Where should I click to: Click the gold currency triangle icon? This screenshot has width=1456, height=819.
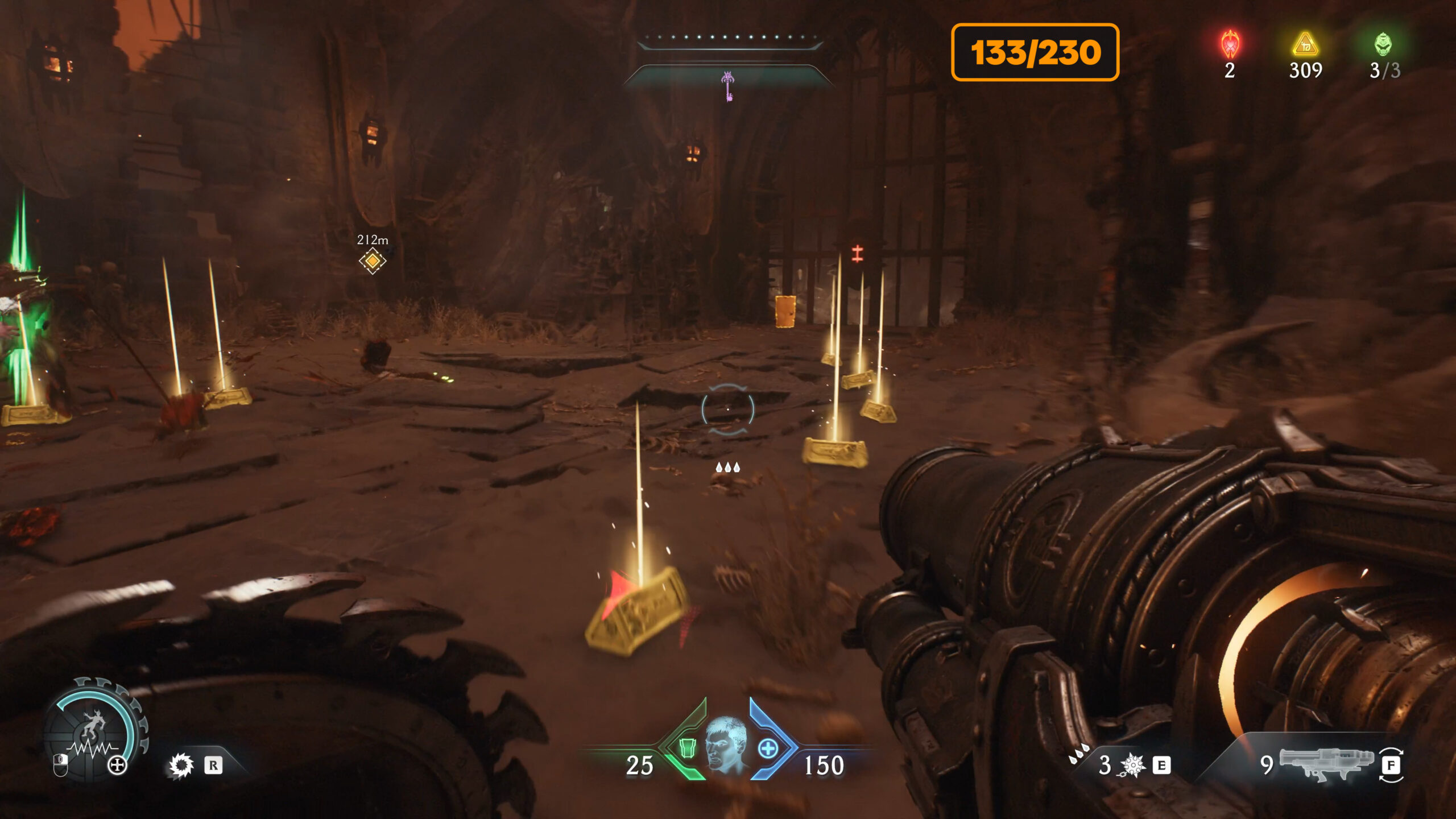(1305, 44)
